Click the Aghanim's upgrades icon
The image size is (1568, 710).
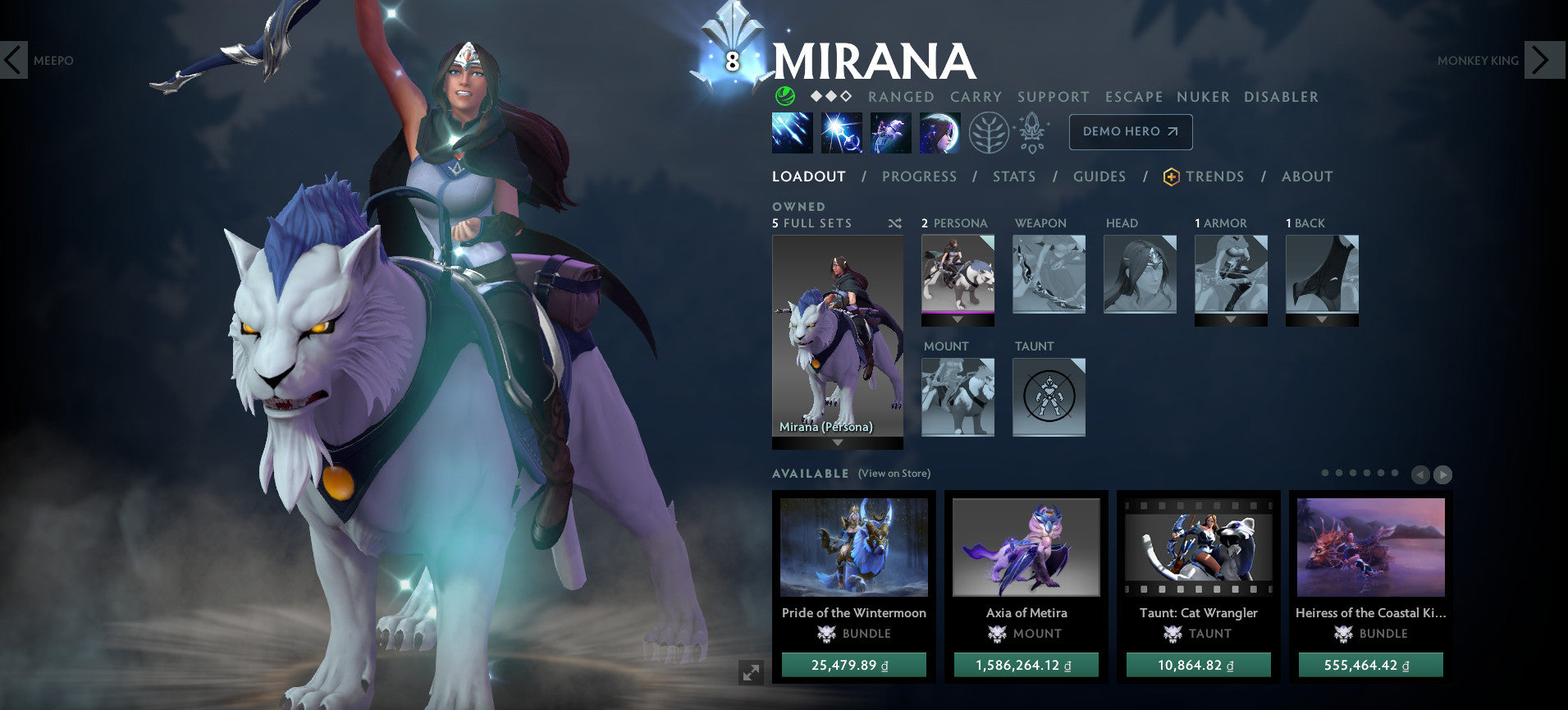click(x=1032, y=132)
